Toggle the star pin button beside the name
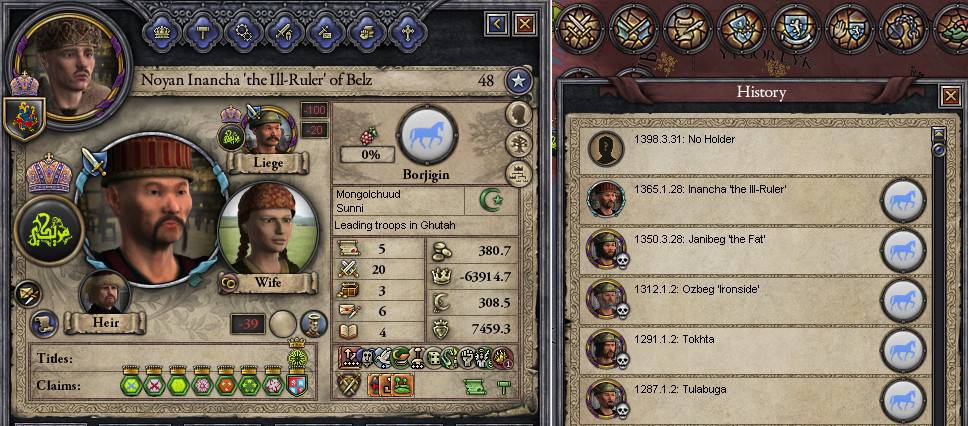The height and width of the screenshot is (426, 968). pyautogui.click(x=517, y=81)
